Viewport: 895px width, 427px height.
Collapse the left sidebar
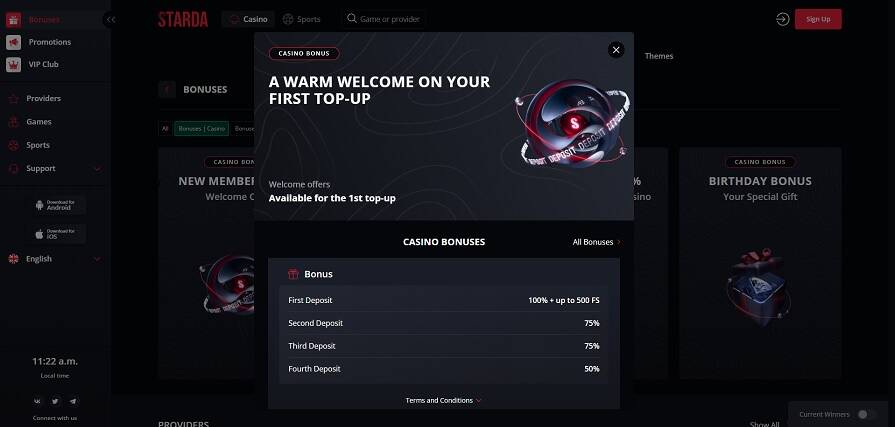[110, 19]
